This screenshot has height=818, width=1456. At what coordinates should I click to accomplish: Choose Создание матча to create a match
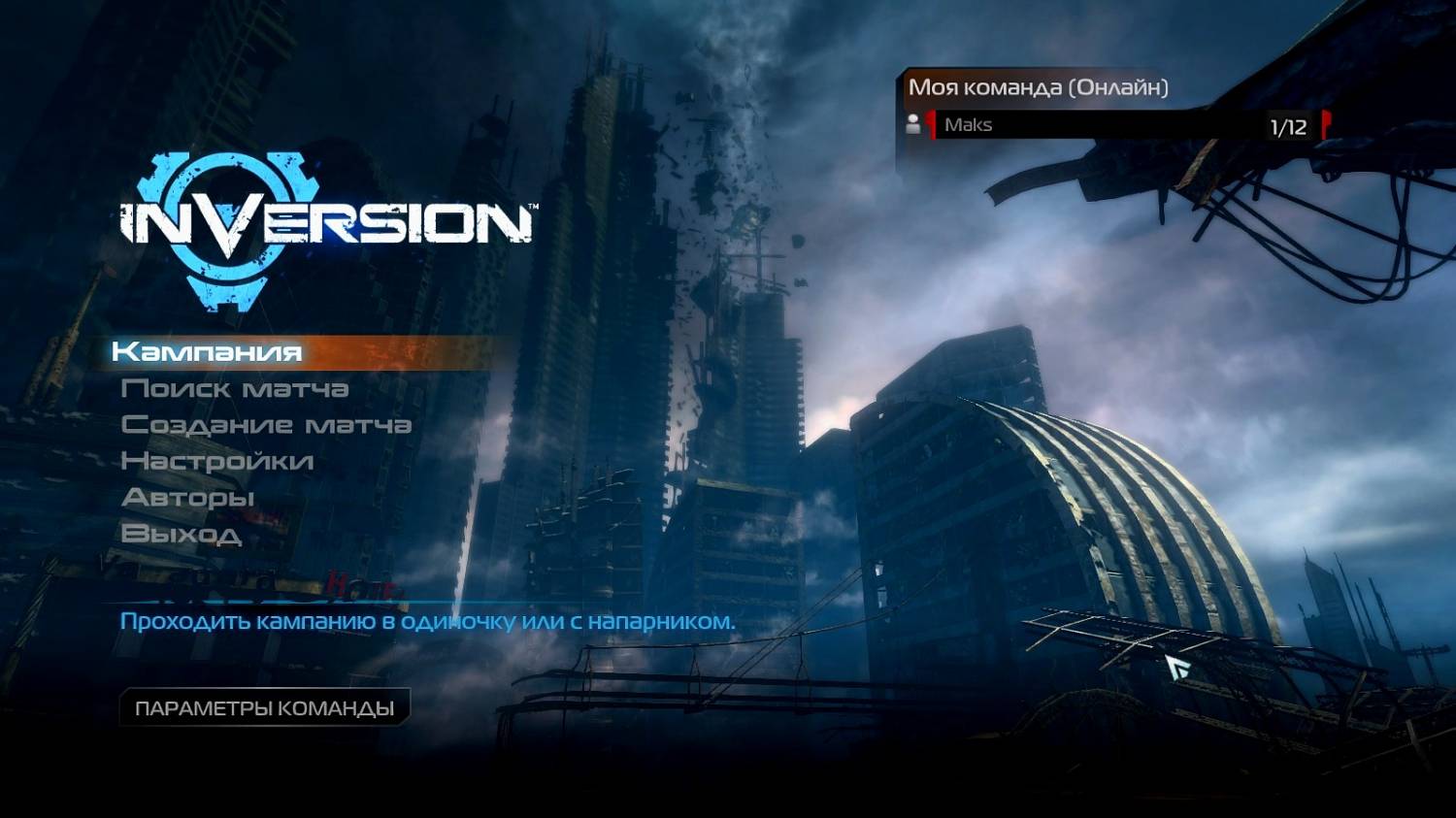[x=266, y=425]
